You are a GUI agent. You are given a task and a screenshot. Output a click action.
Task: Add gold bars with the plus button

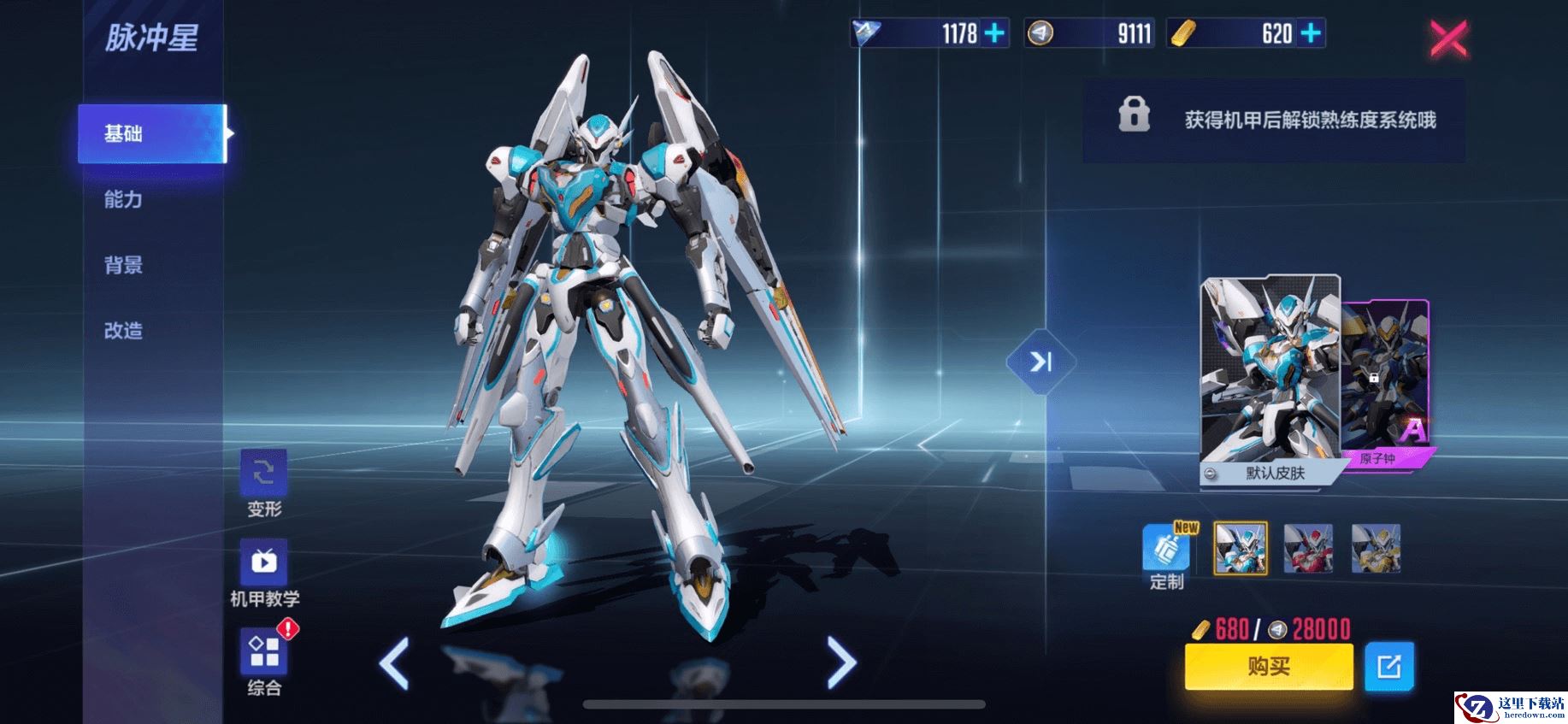[1311, 33]
